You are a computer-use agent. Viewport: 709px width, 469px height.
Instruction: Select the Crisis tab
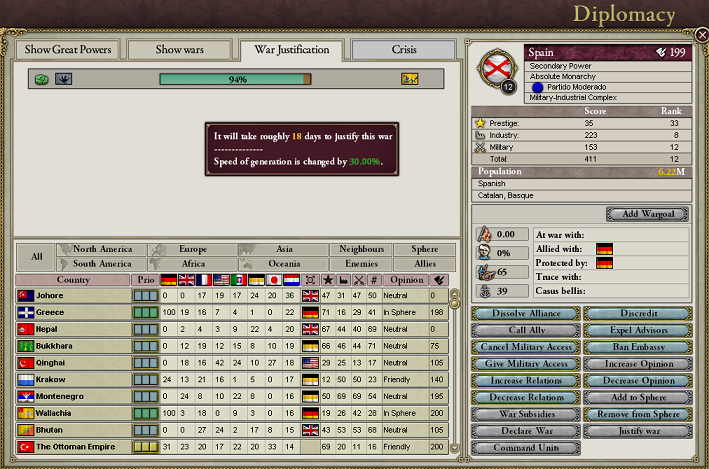click(404, 49)
